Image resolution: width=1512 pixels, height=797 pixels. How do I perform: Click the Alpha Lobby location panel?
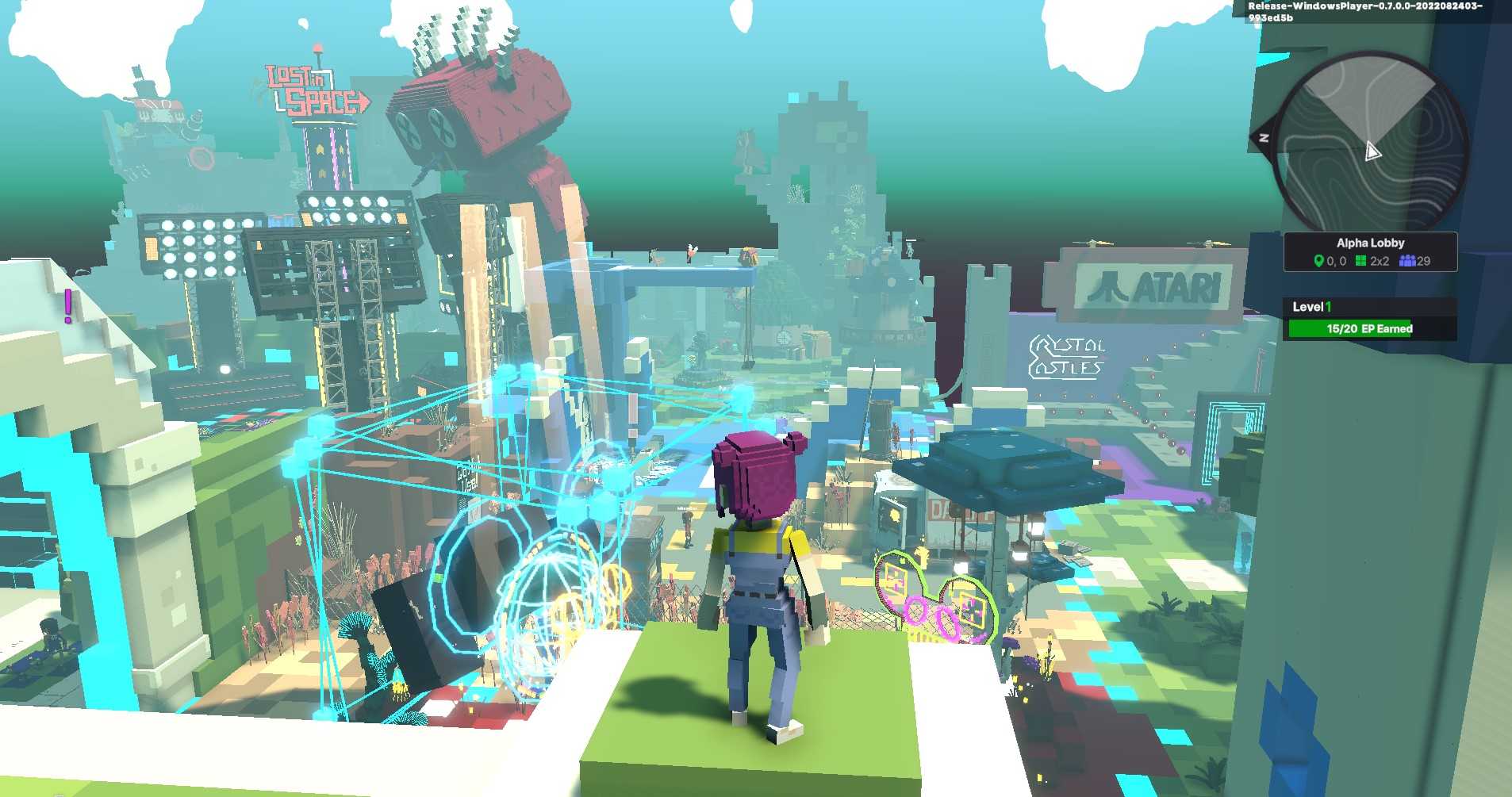click(1370, 251)
